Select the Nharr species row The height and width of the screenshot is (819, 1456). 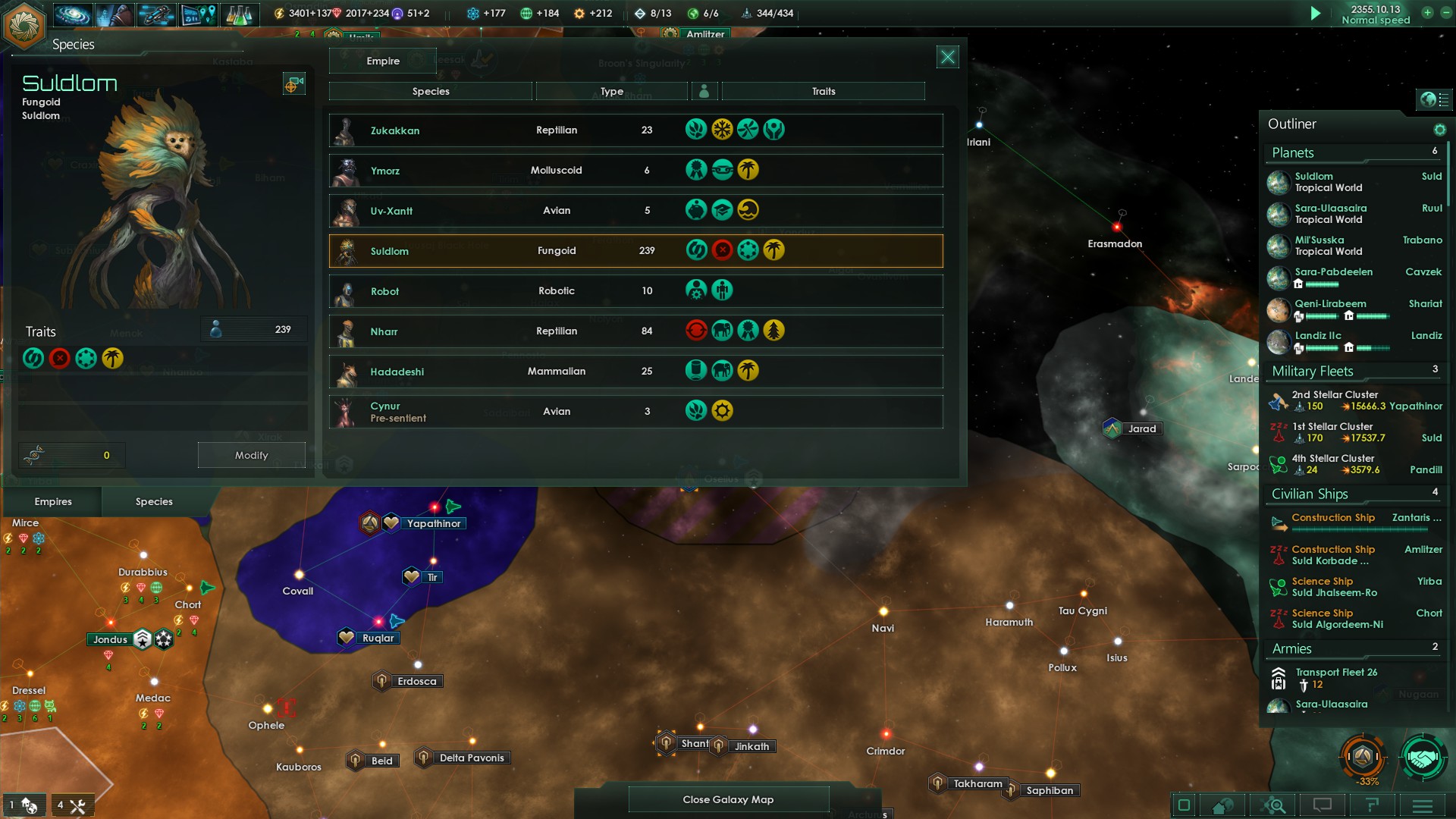point(635,331)
